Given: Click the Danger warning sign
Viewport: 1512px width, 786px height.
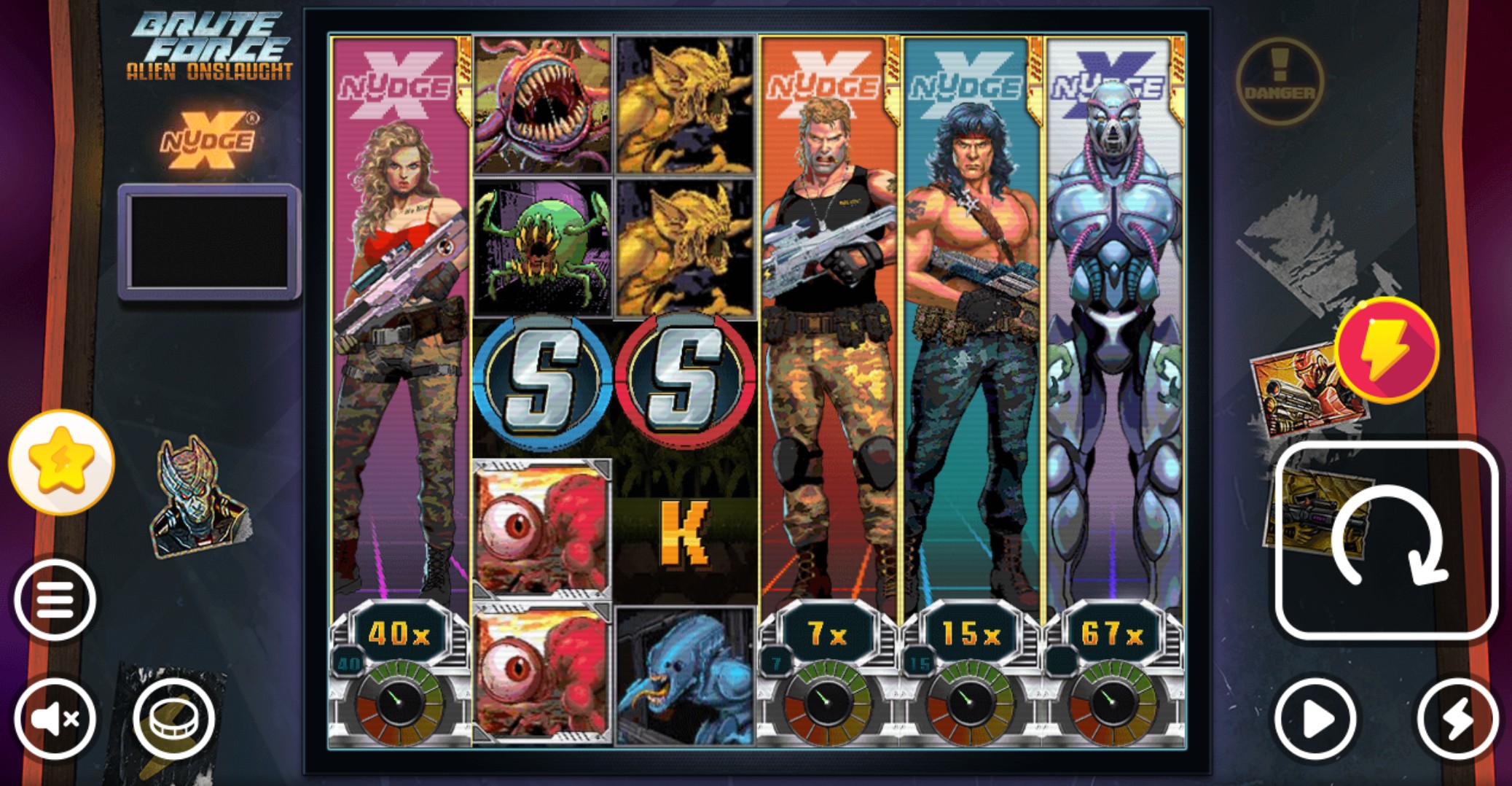Looking at the screenshot, I should 1280,81.
